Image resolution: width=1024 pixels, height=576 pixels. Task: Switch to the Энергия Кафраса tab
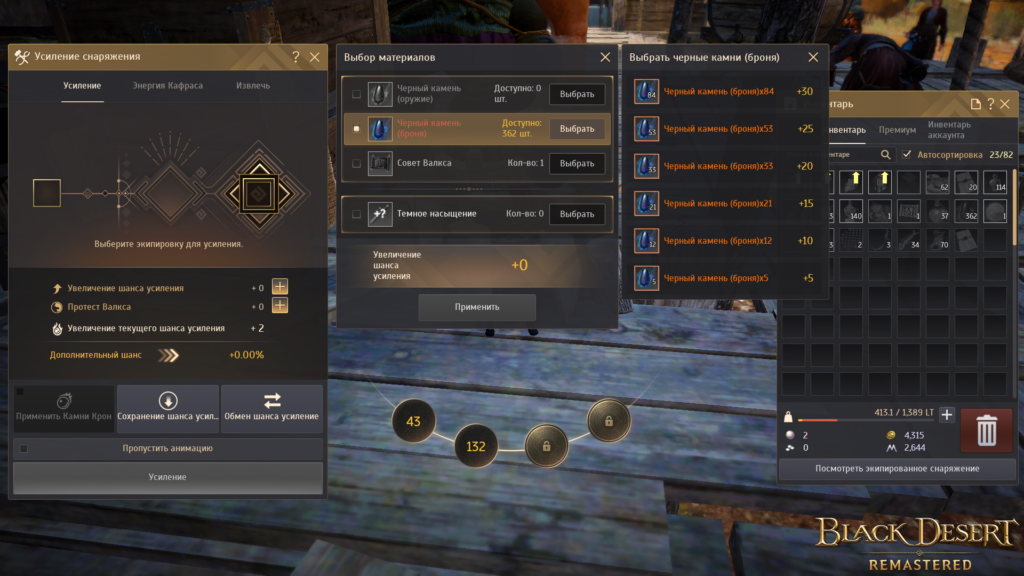pos(167,86)
